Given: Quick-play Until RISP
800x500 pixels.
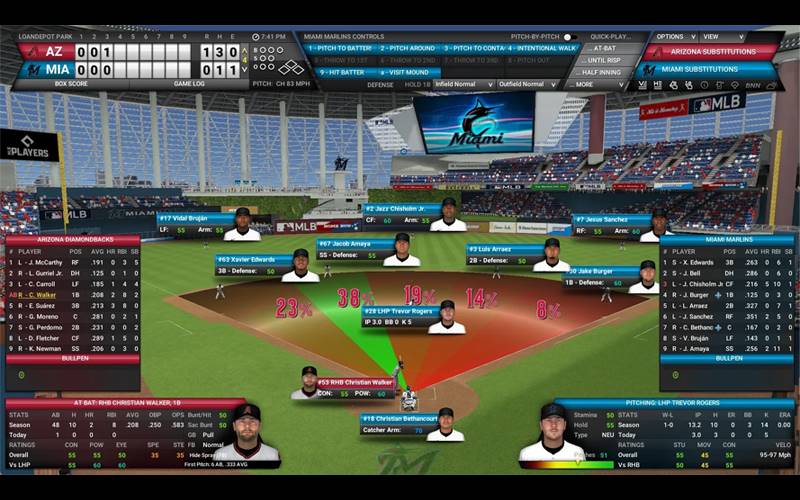Looking at the screenshot, I should click(603, 60).
